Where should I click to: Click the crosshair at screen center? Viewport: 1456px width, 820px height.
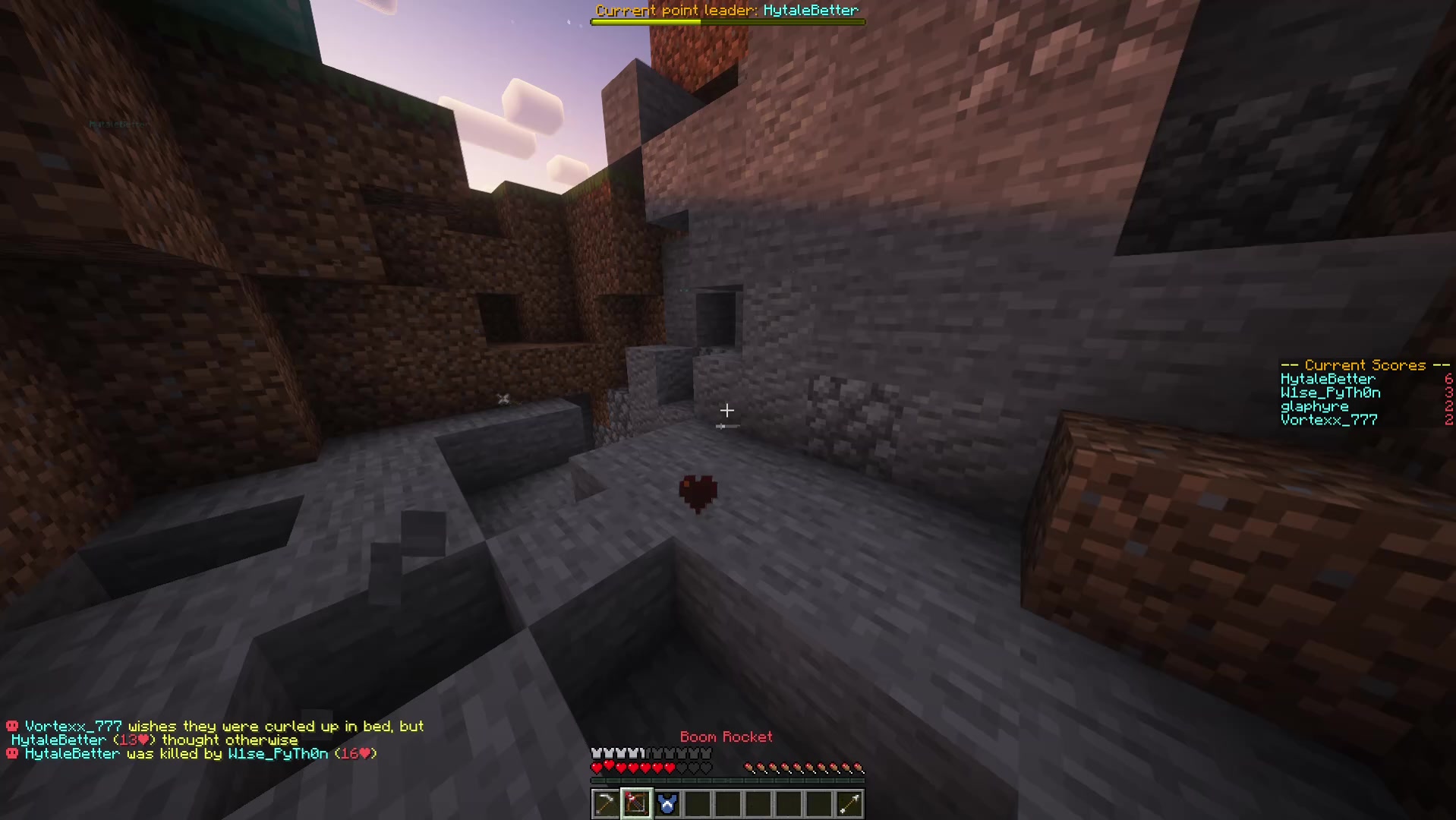tap(726, 411)
